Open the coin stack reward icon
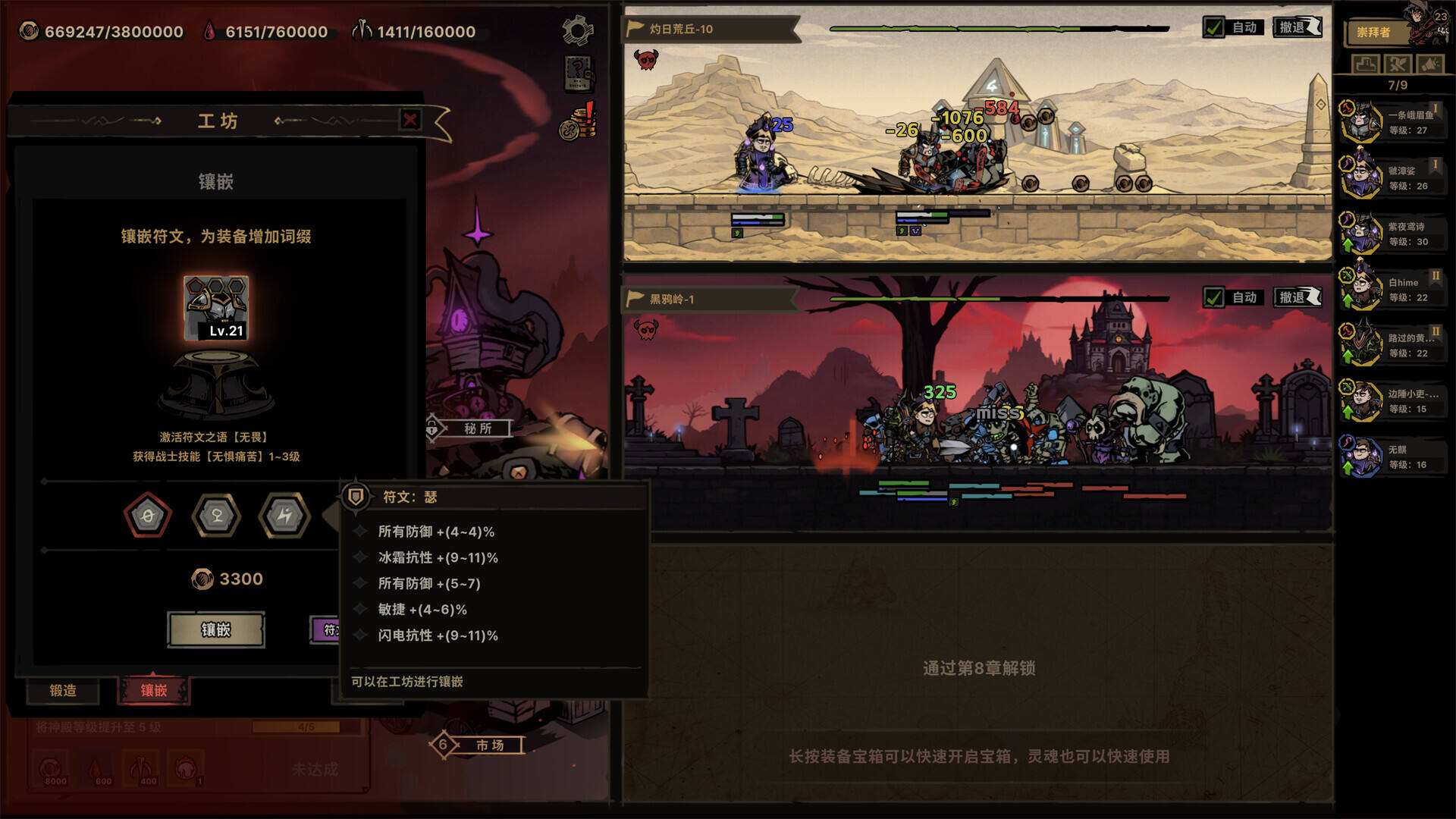1456x819 pixels. [578, 123]
